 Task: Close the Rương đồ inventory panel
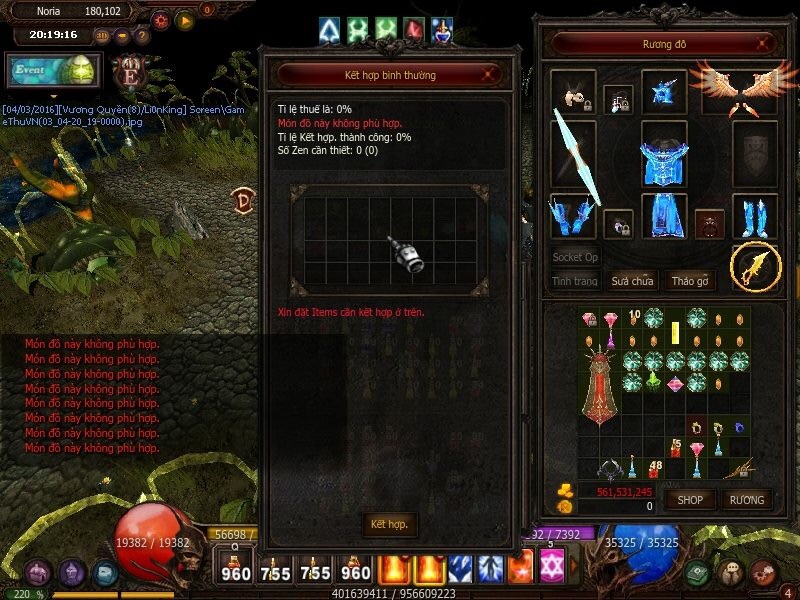tap(765, 44)
